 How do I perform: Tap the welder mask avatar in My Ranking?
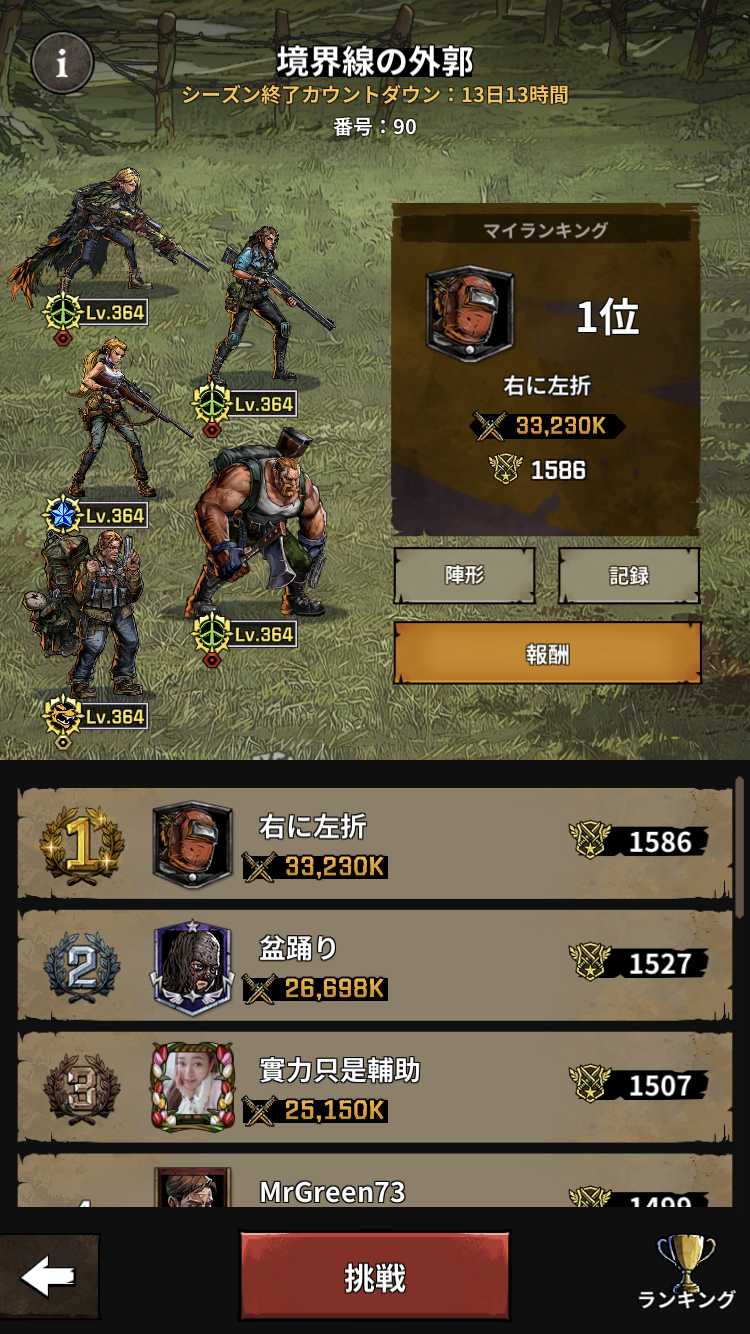pyautogui.click(x=470, y=314)
